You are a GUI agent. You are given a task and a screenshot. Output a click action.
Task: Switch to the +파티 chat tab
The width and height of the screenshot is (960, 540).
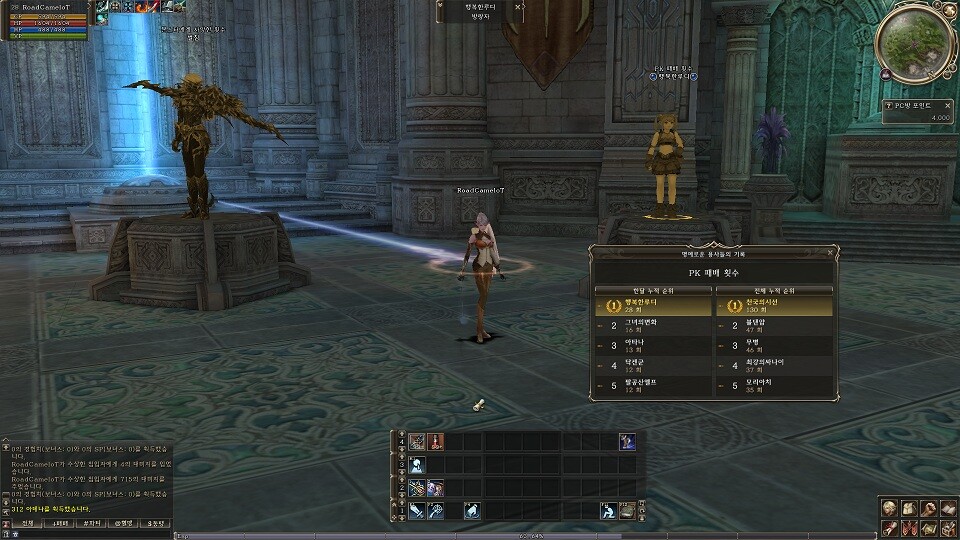coord(59,523)
